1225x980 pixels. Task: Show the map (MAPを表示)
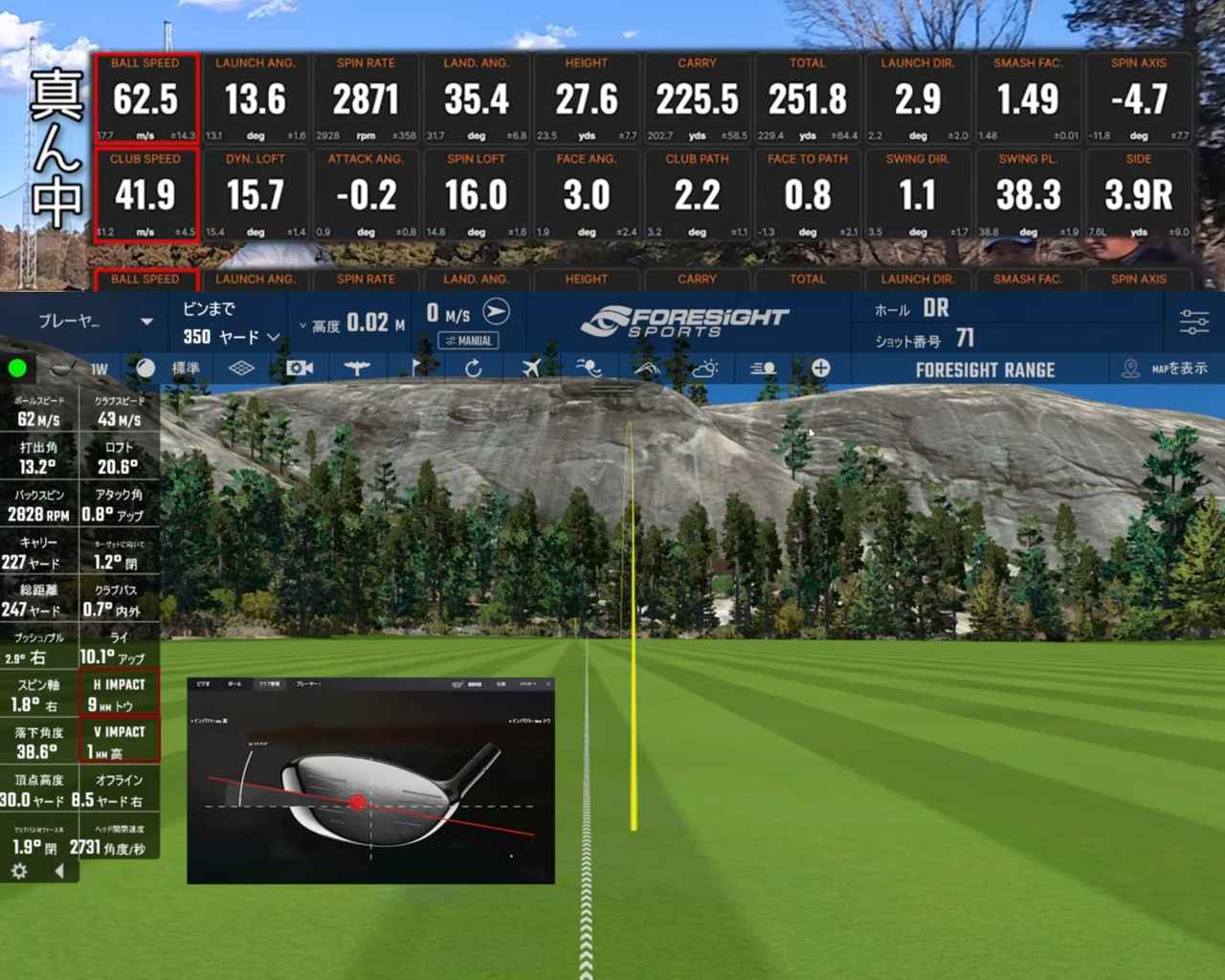coord(1165,368)
